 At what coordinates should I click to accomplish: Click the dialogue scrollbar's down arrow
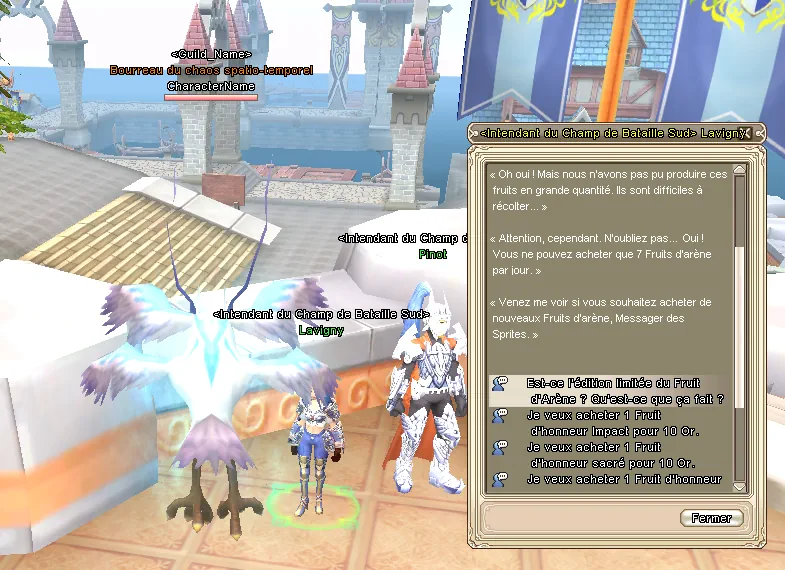(x=740, y=485)
